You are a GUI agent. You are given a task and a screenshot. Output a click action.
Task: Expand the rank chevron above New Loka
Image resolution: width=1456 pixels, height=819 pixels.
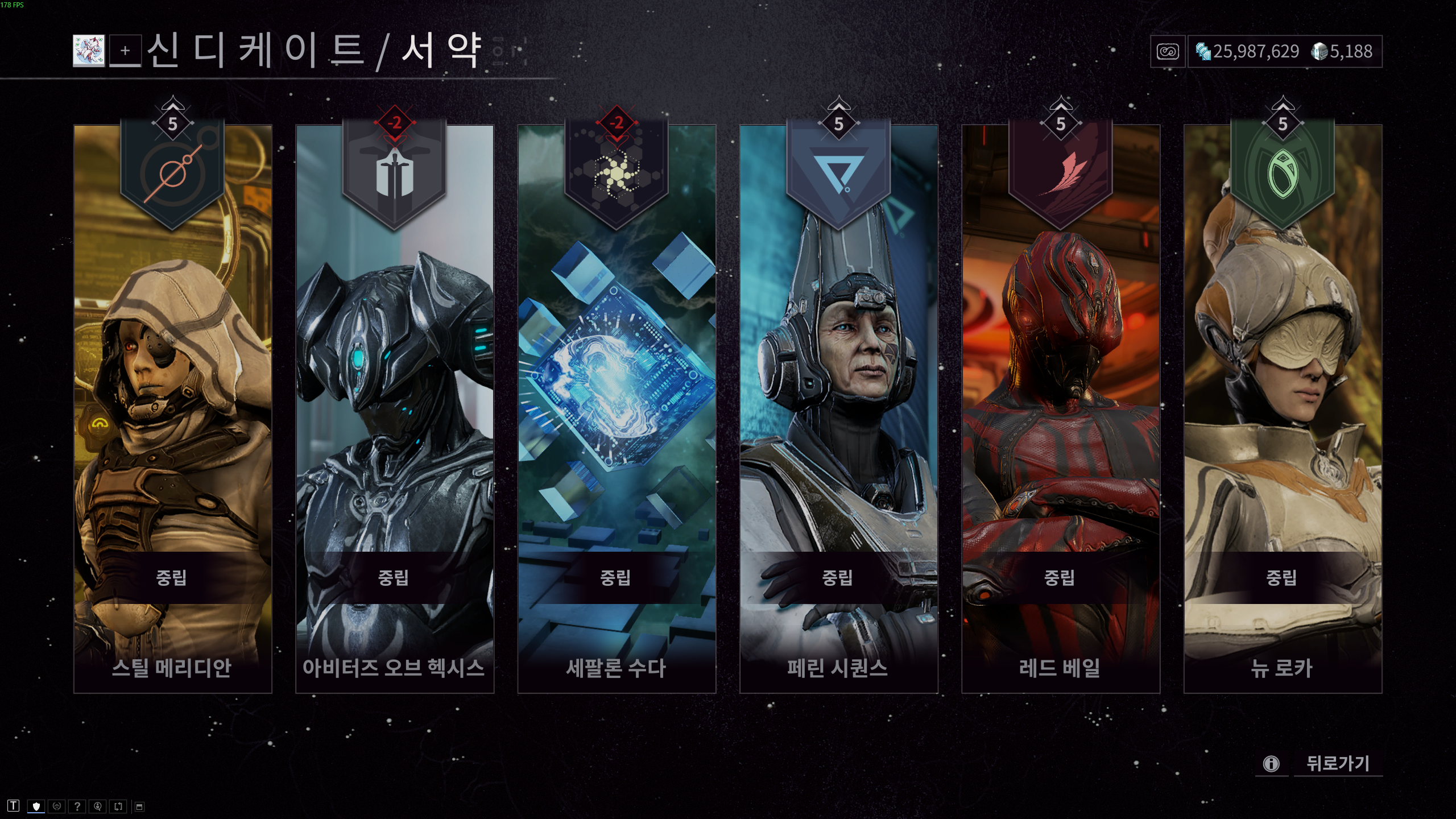pos(1283,104)
